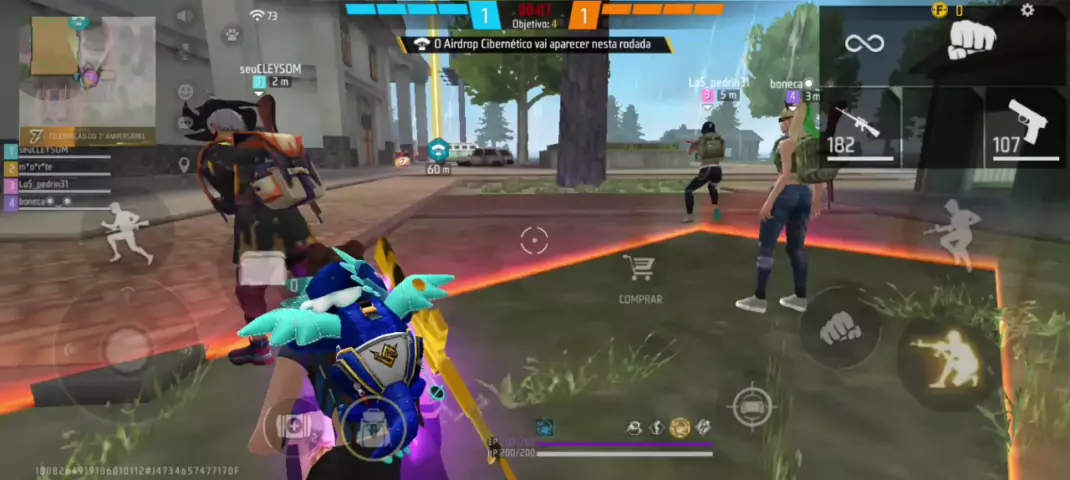
Task: Tap the crosshair scope aim button
Action: [x=752, y=406]
